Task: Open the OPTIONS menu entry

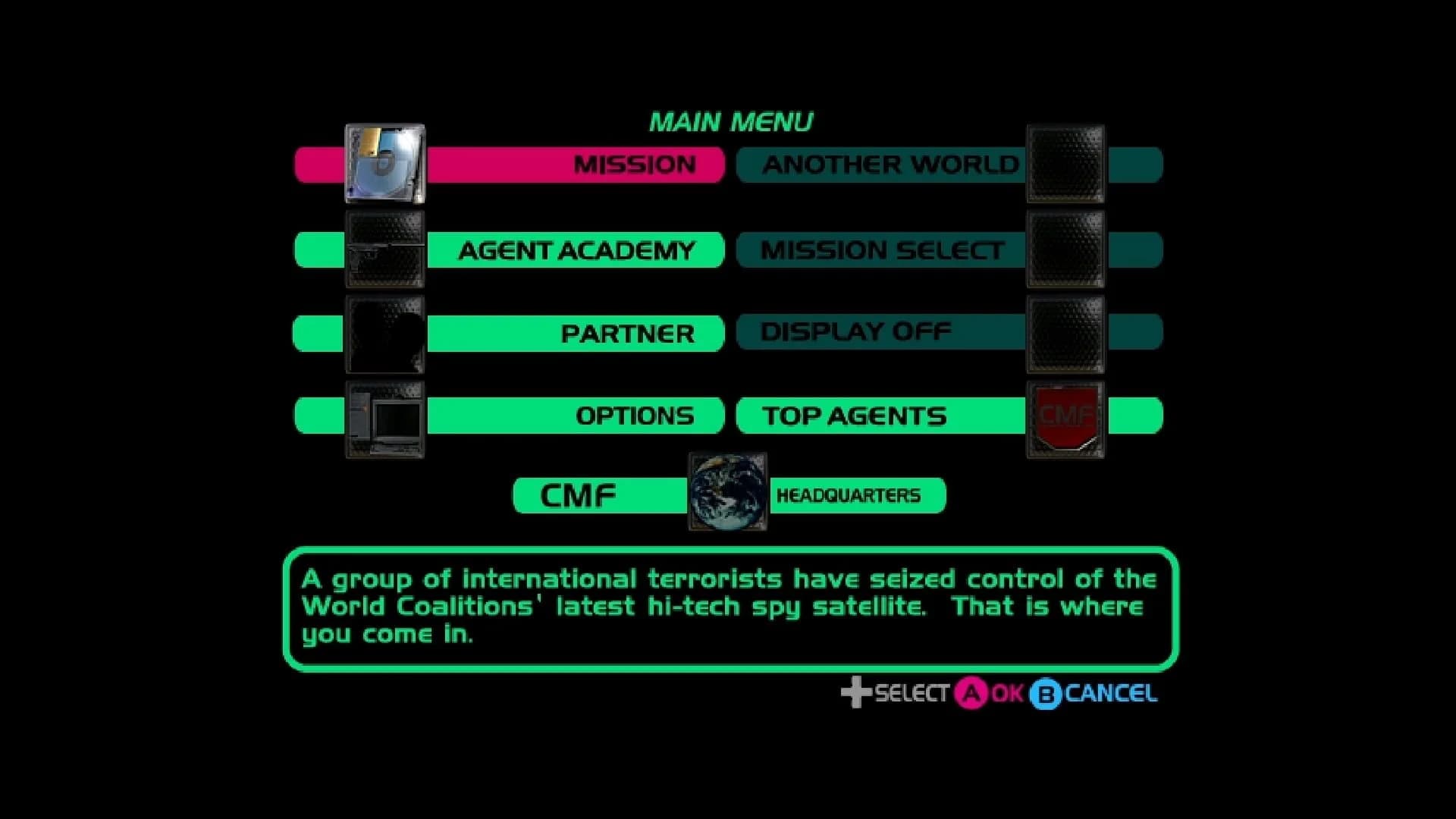Action: click(635, 416)
